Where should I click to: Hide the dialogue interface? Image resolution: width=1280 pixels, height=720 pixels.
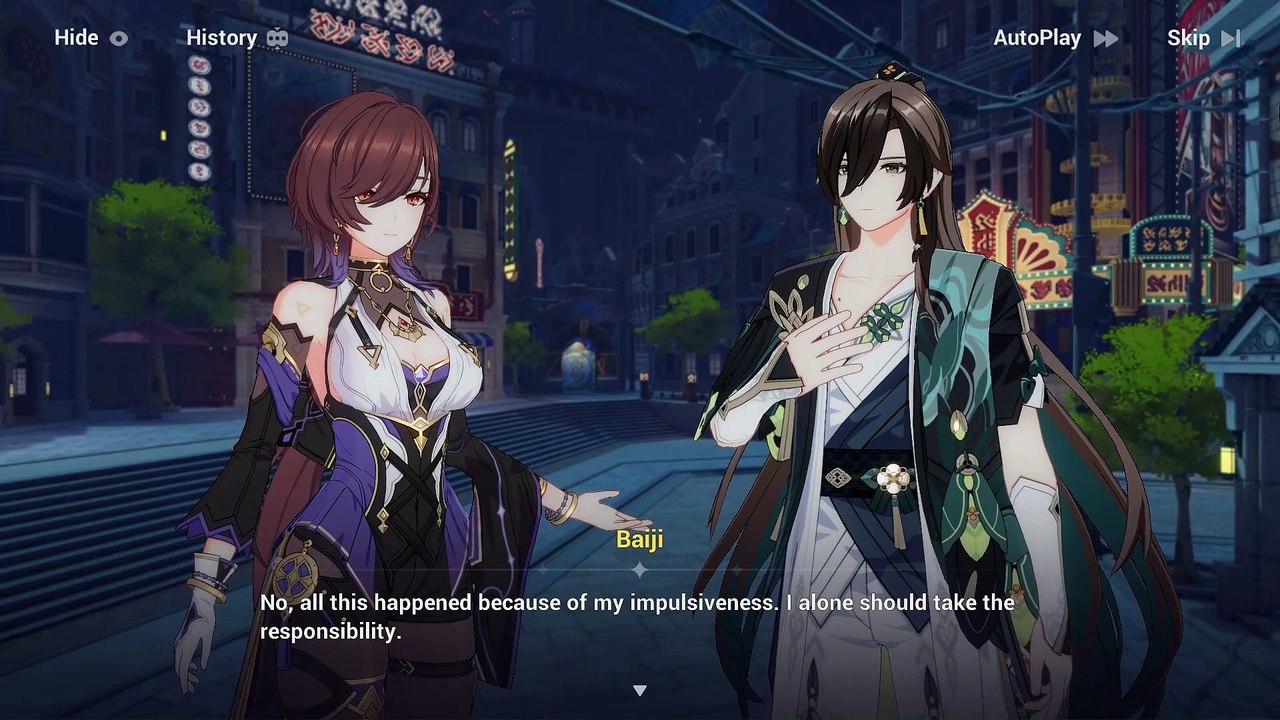coord(91,38)
